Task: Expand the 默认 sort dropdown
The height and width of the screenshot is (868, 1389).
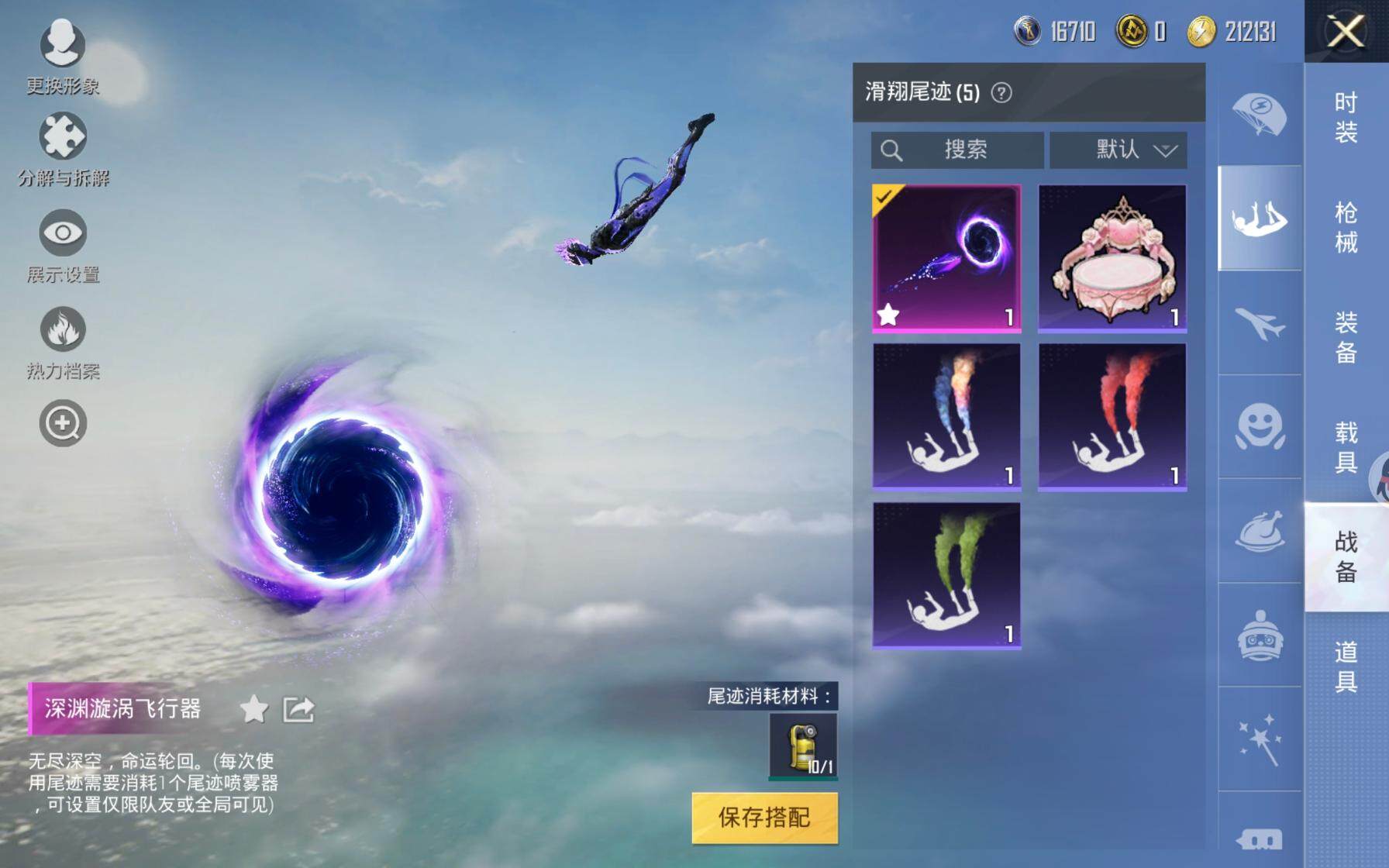Action: [x=1118, y=150]
